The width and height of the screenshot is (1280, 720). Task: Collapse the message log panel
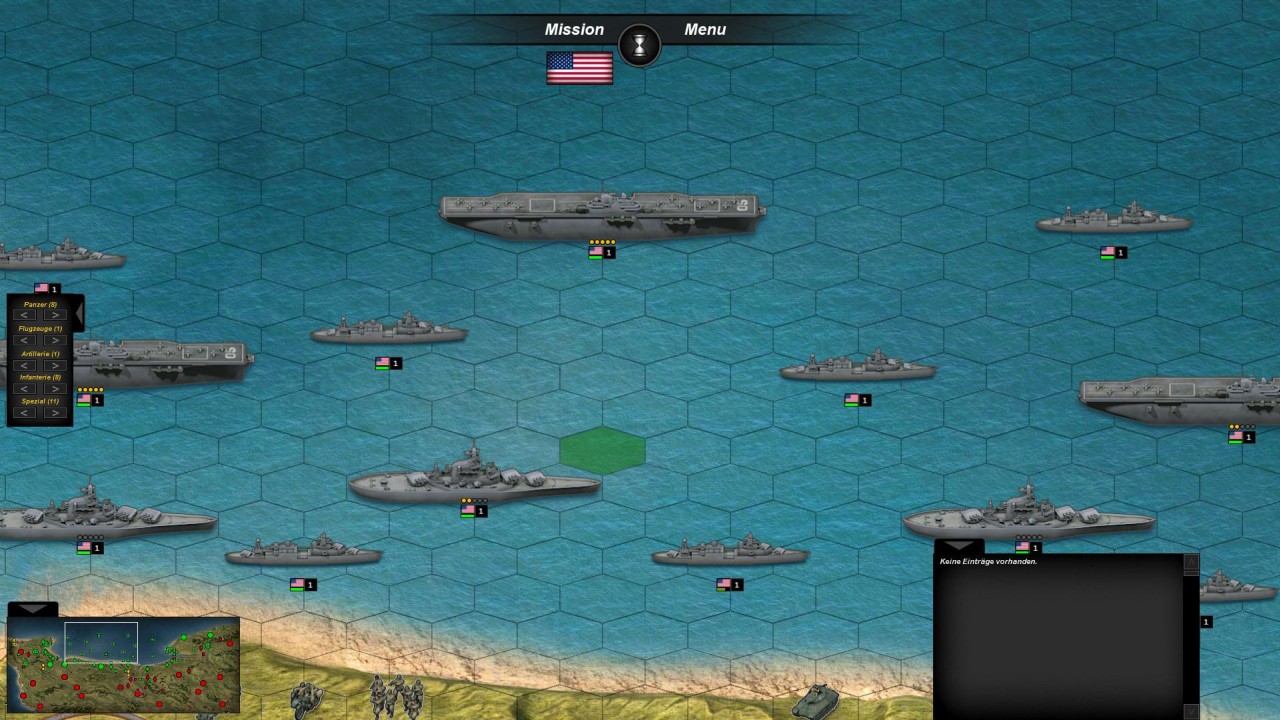[958, 546]
